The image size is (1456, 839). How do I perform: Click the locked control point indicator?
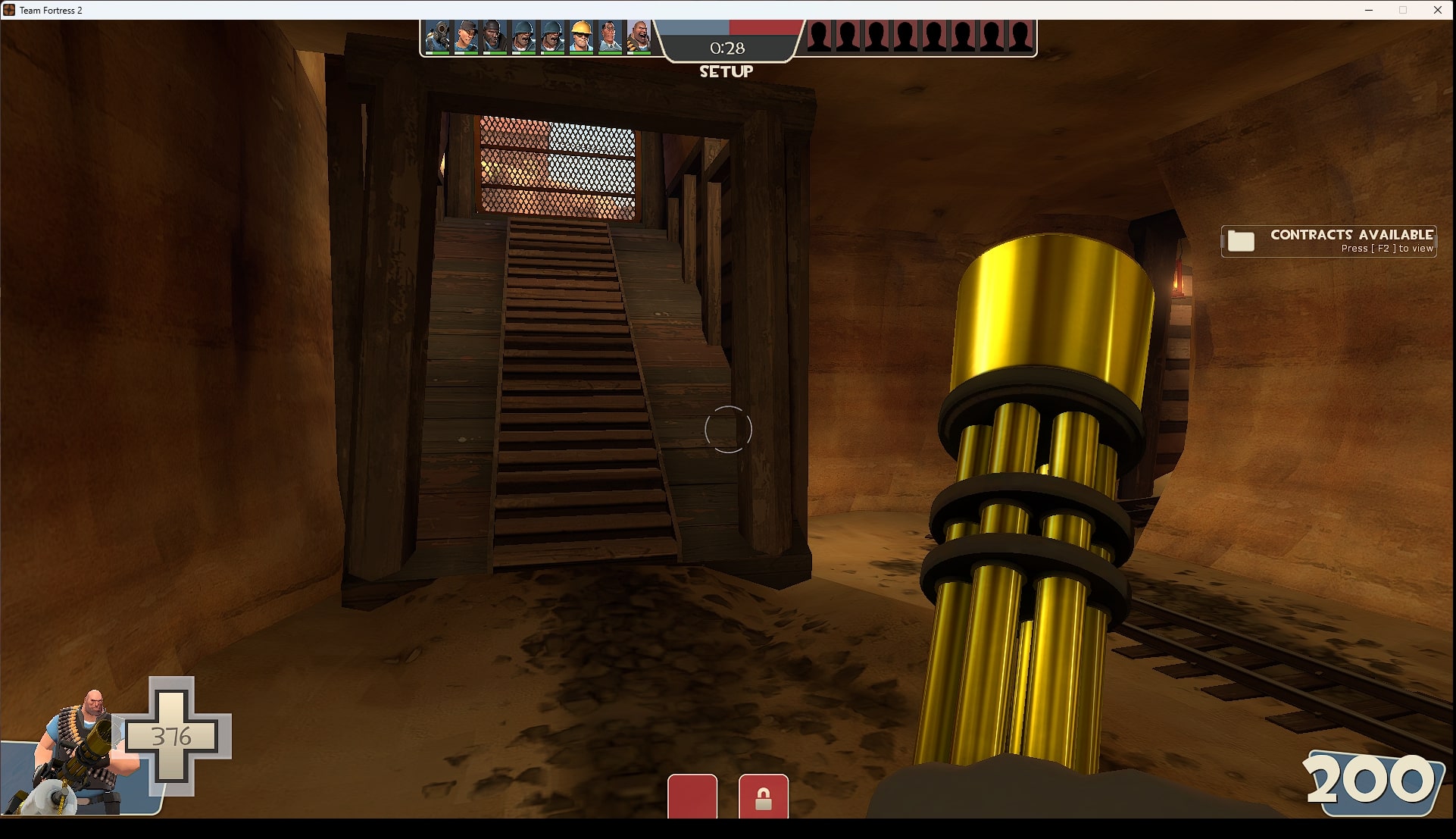click(764, 797)
